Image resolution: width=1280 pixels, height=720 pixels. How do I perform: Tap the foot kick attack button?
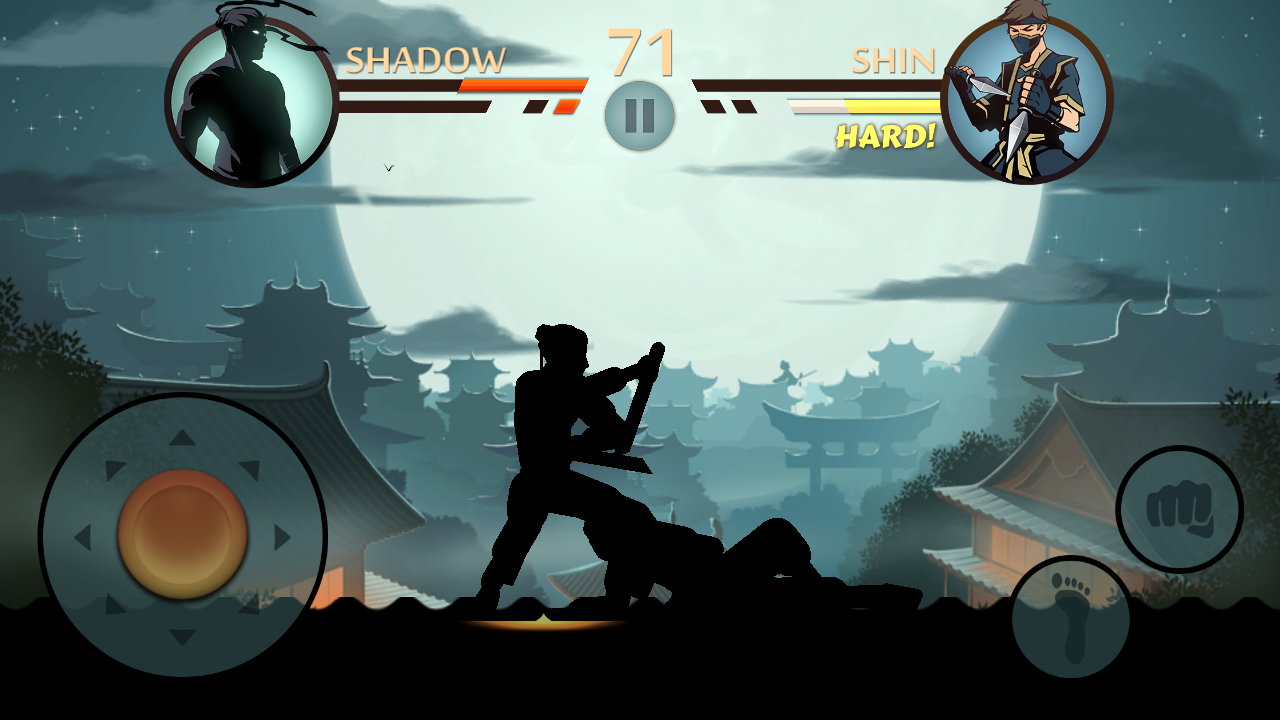click(x=1070, y=617)
